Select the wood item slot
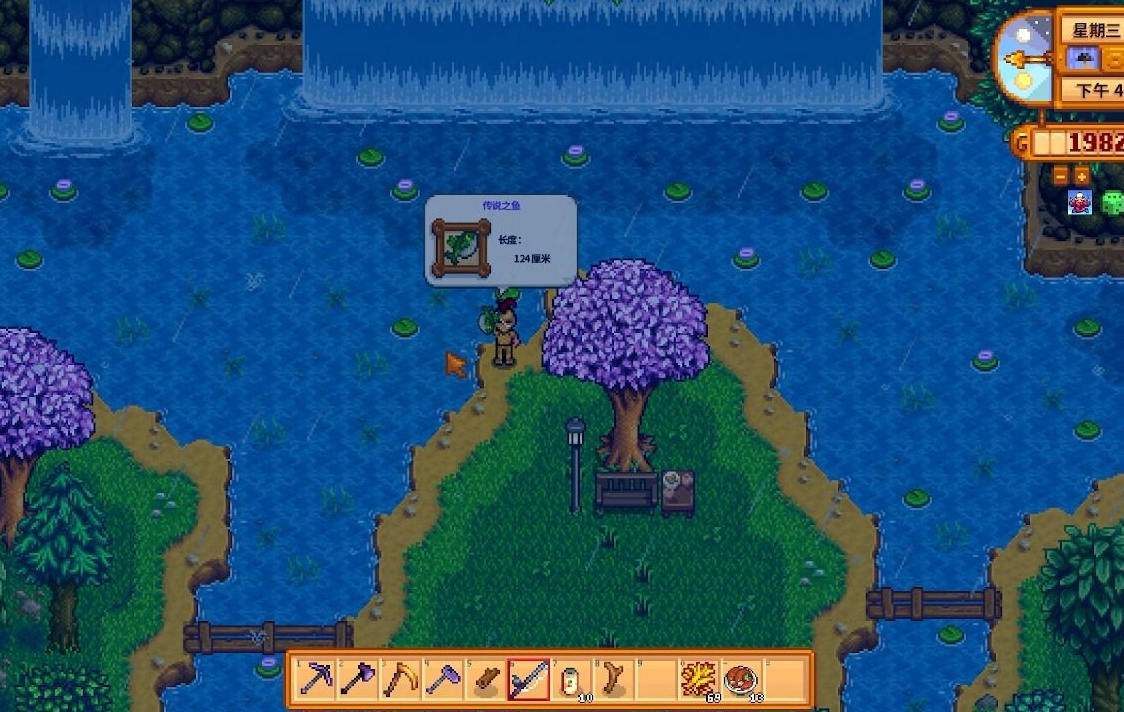This screenshot has width=1124, height=712. click(x=485, y=679)
